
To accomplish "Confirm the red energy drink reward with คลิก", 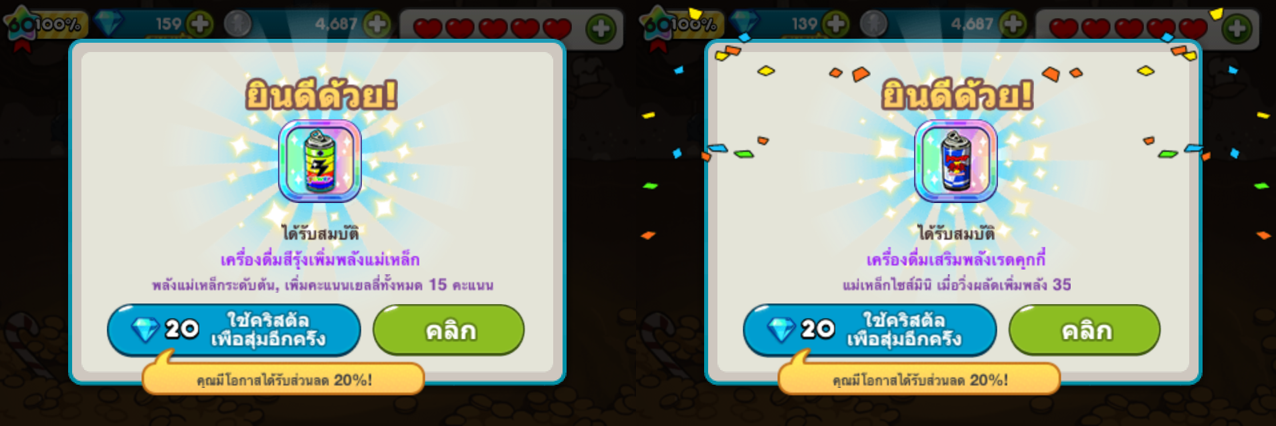I will point(1085,330).
